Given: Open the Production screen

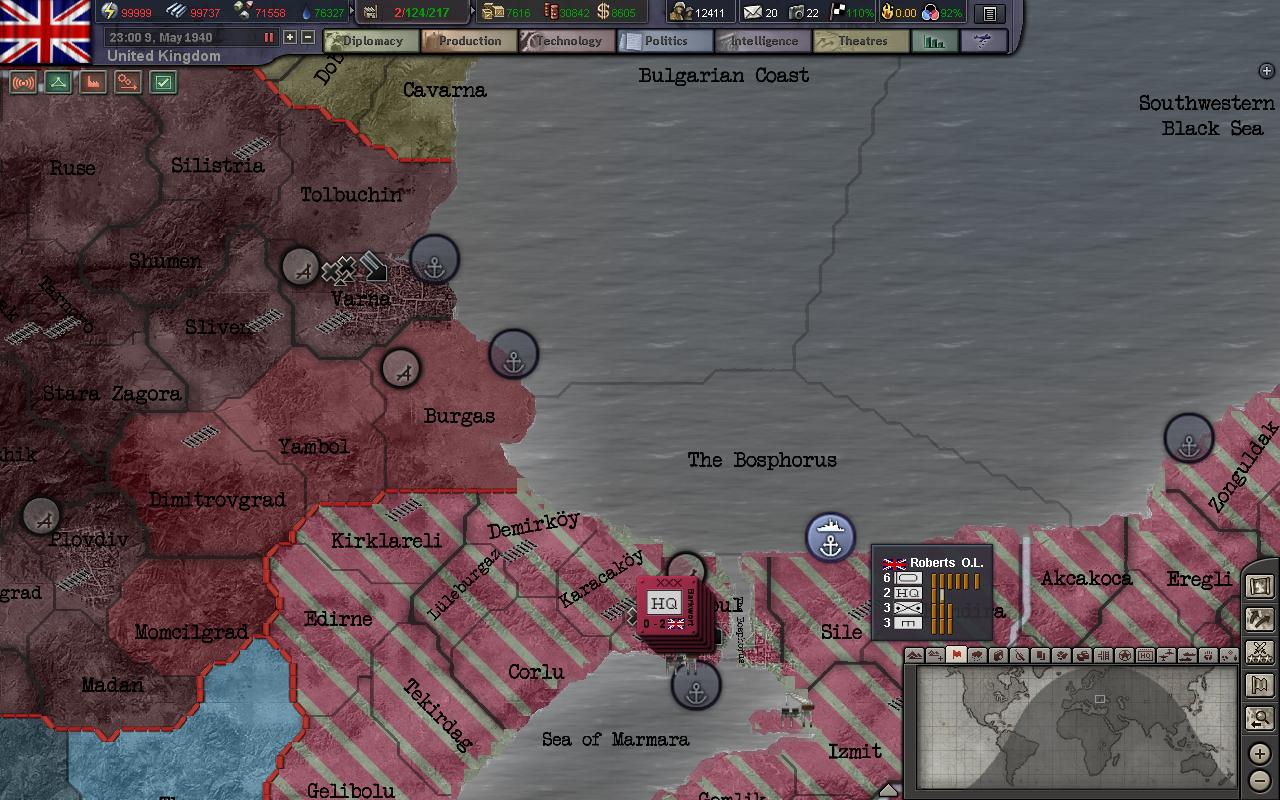Looking at the screenshot, I should click(x=466, y=41).
